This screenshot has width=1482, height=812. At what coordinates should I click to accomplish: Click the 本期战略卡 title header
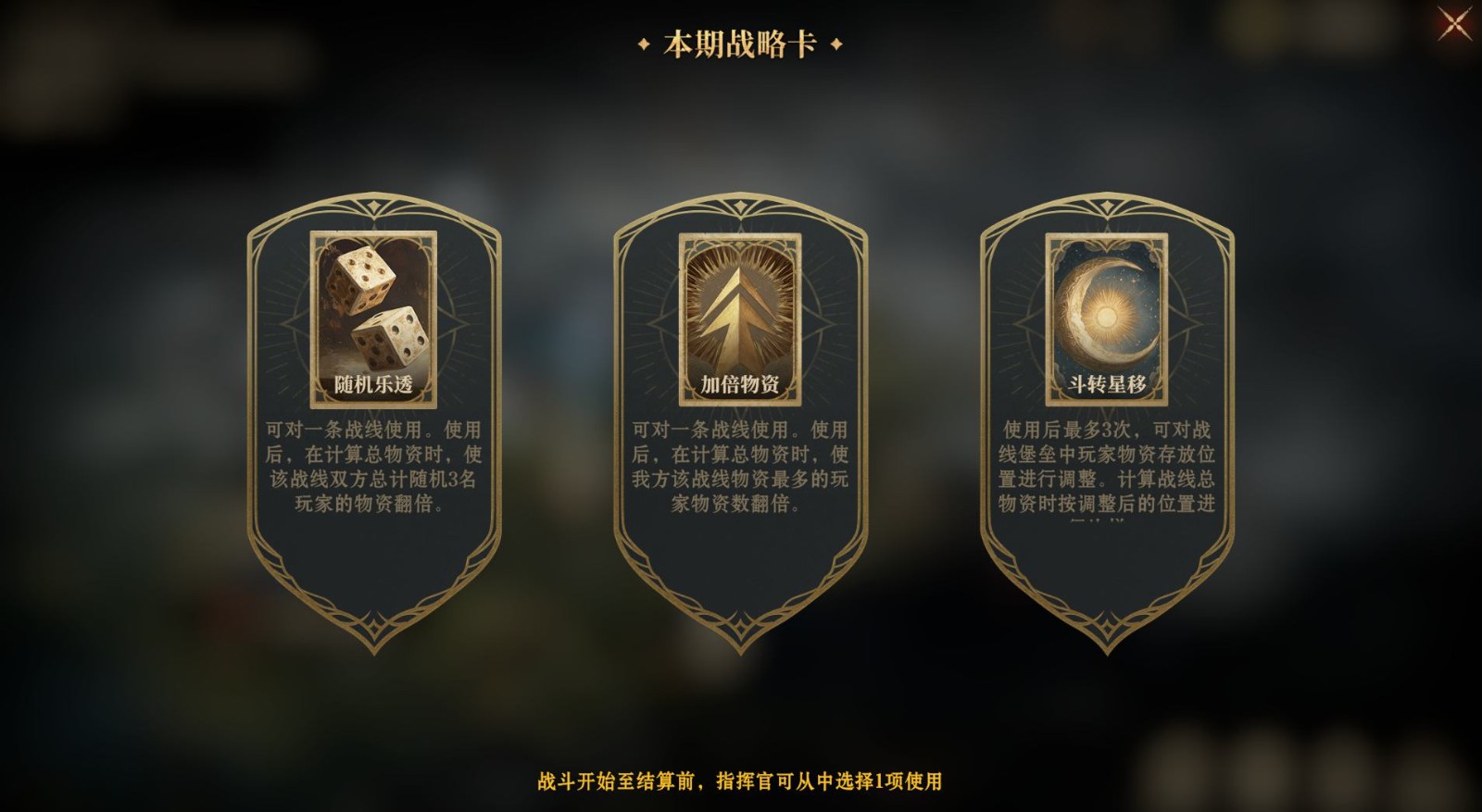(x=740, y=41)
